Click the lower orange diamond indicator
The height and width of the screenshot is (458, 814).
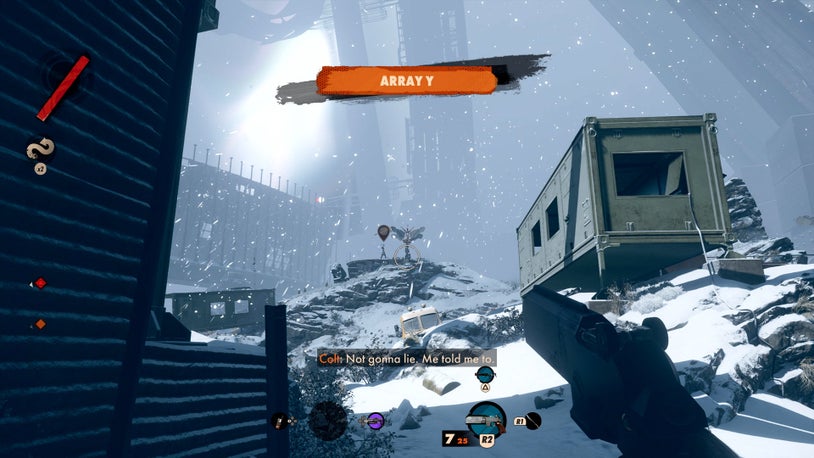41,323
